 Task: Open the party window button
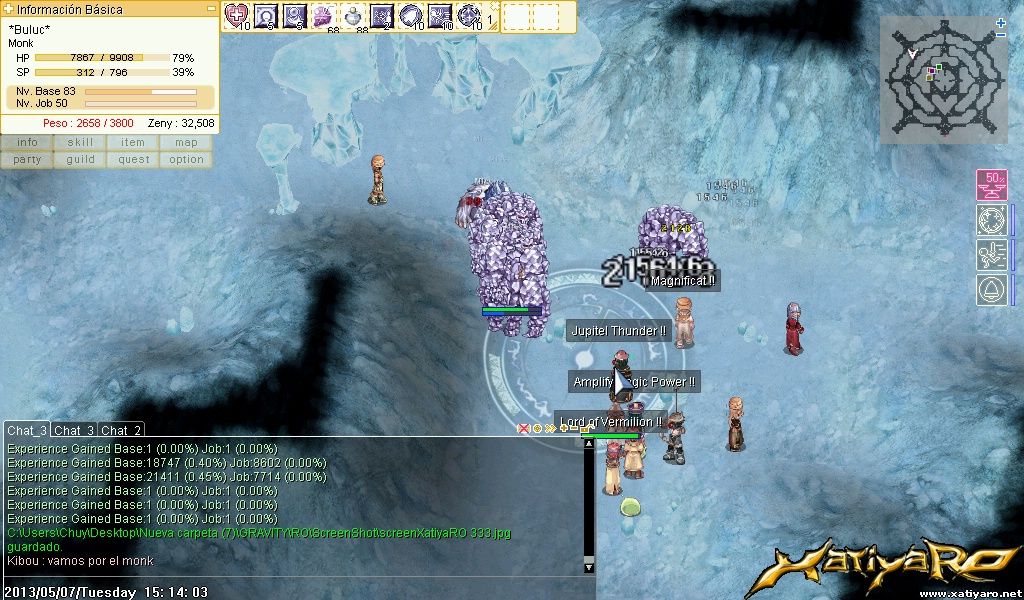27,160
